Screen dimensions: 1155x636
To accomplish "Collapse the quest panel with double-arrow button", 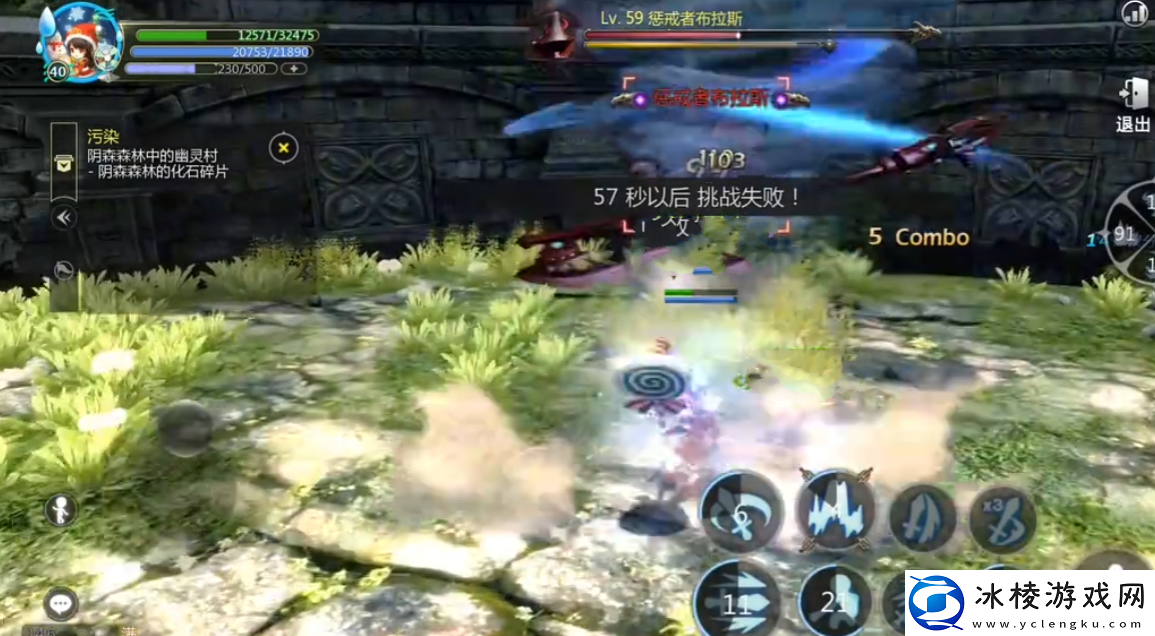I will pyautogui.click(x=64, y=217).
